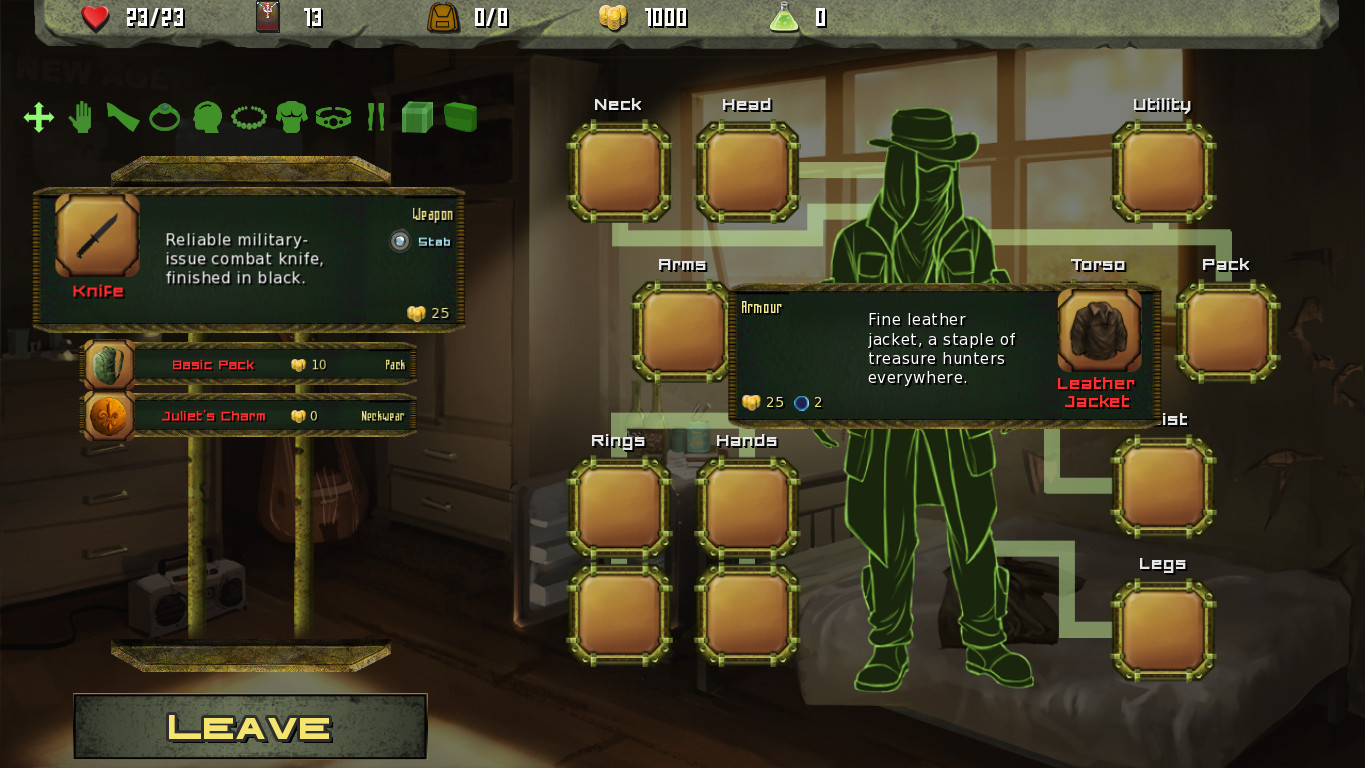Filter items by arm icon
The width and height of the screenshot is (1365, 768).
tap(122, 118)
